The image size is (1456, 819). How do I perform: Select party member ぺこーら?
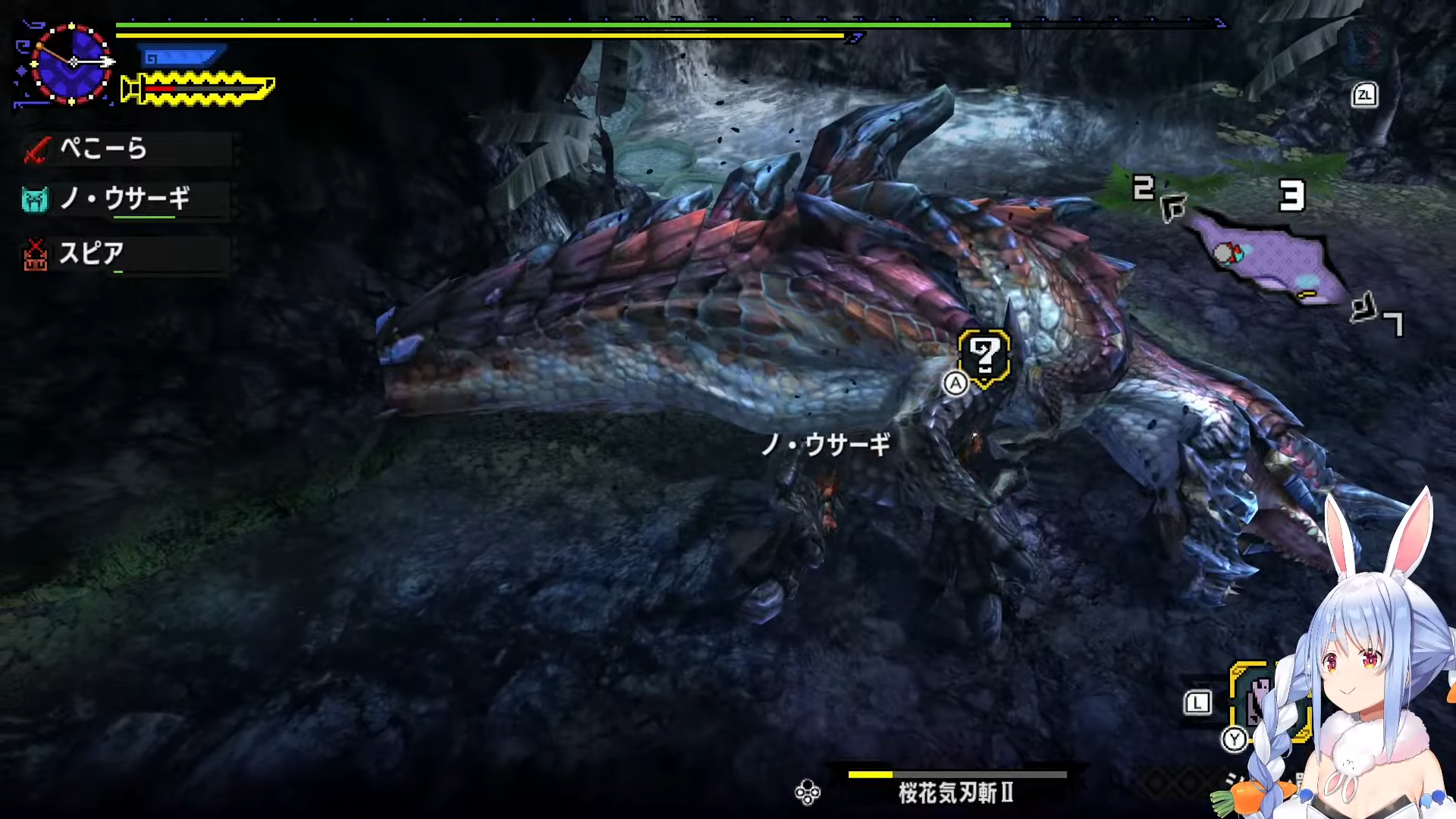125,149
